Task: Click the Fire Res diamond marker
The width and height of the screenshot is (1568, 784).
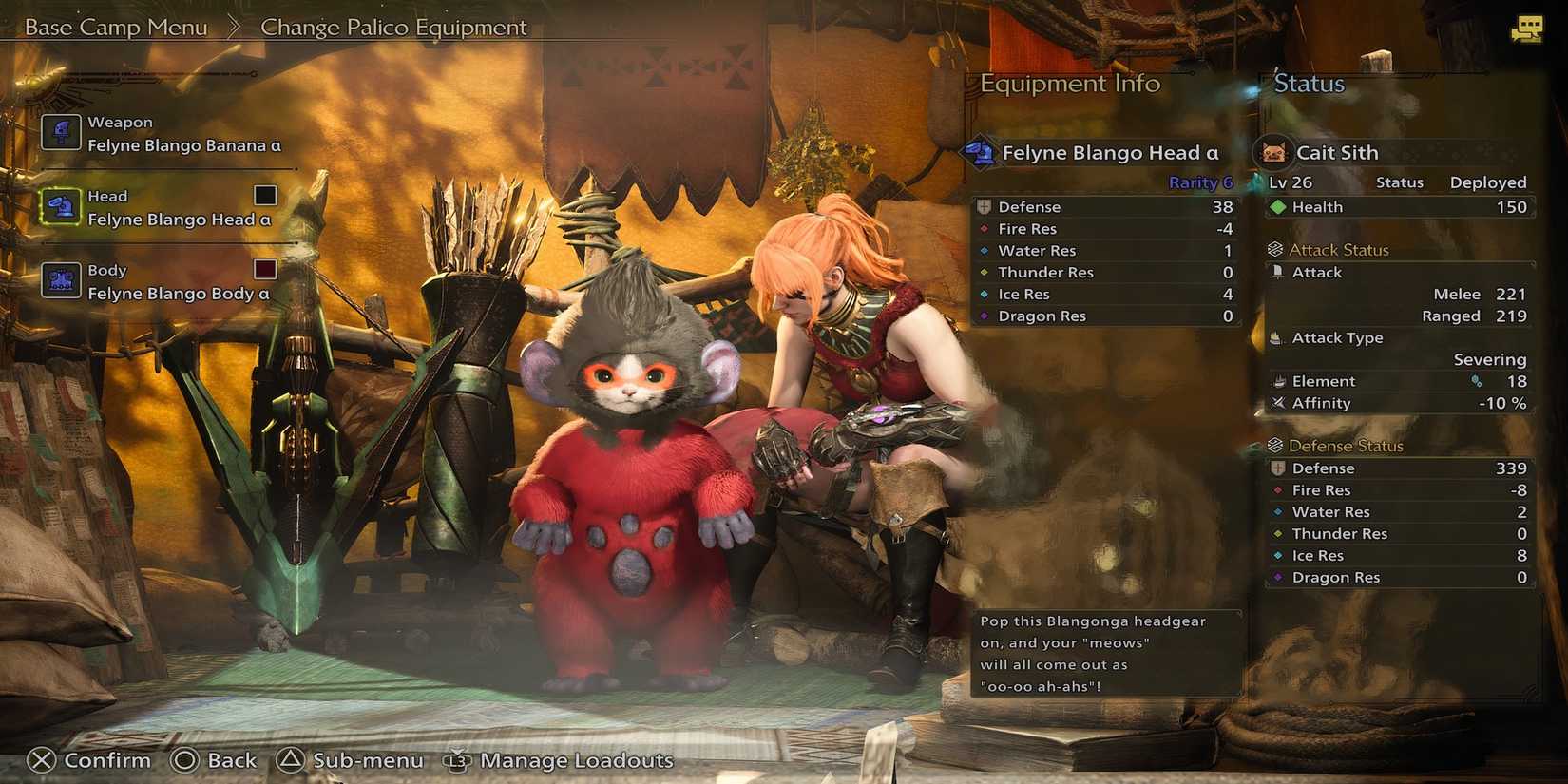Action: coord(984,228)
